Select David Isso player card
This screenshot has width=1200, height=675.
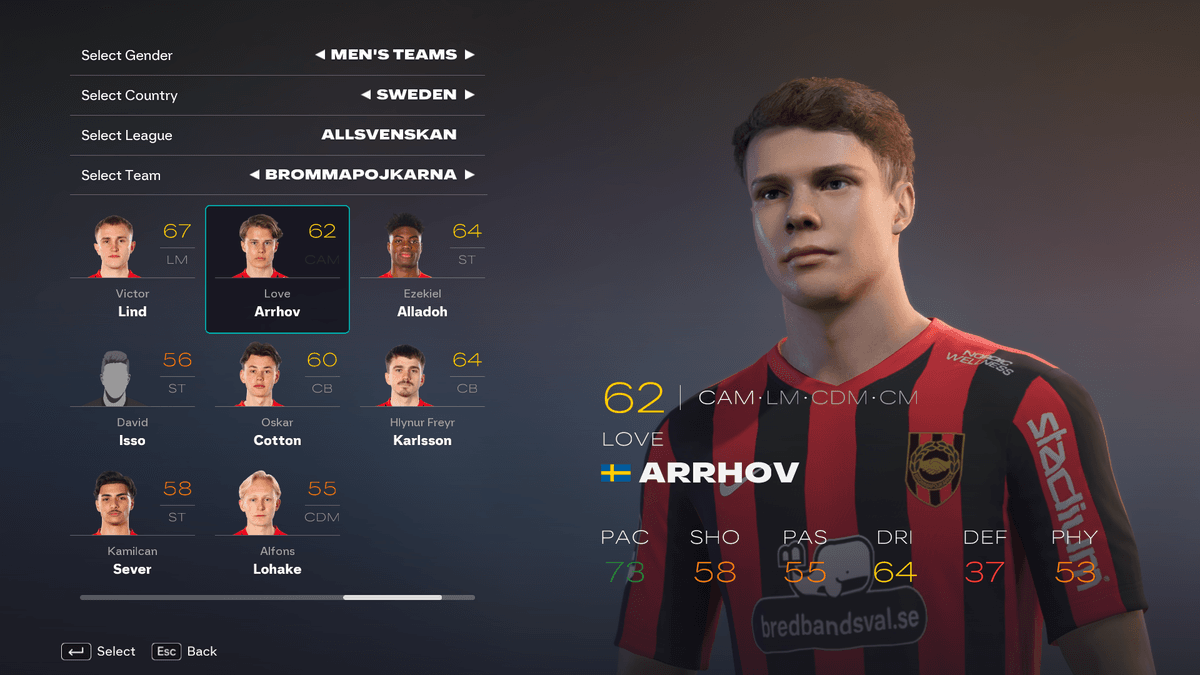click(132, 396)
